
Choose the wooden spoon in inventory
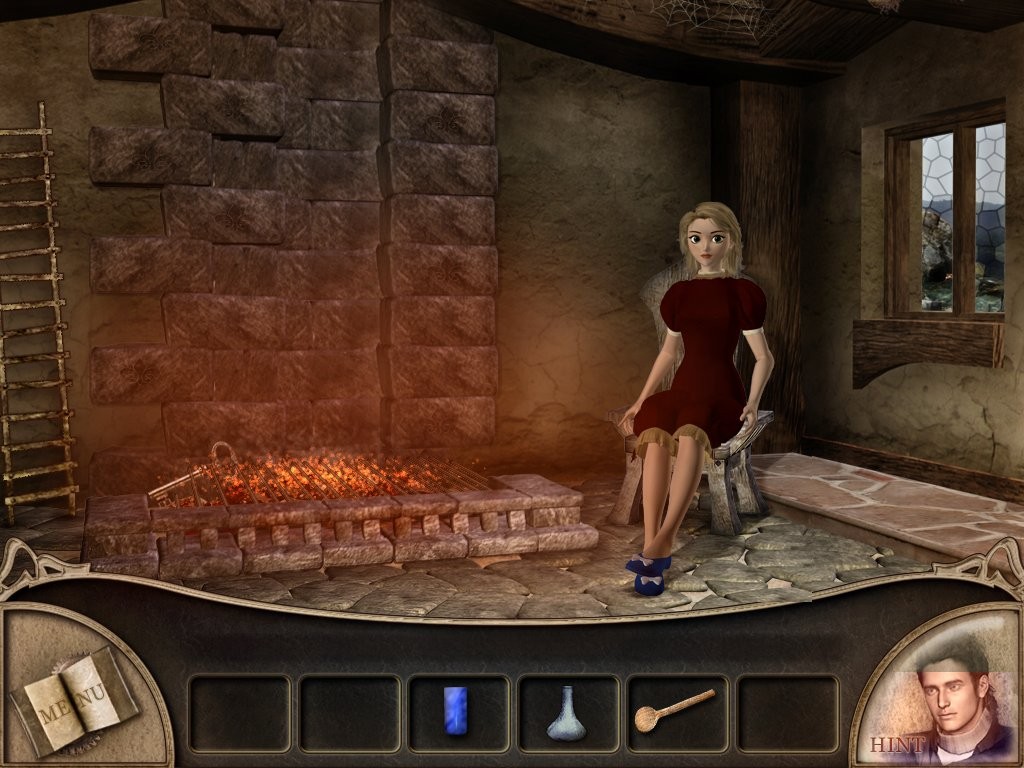pyautogui.click(x=674, y=709)
